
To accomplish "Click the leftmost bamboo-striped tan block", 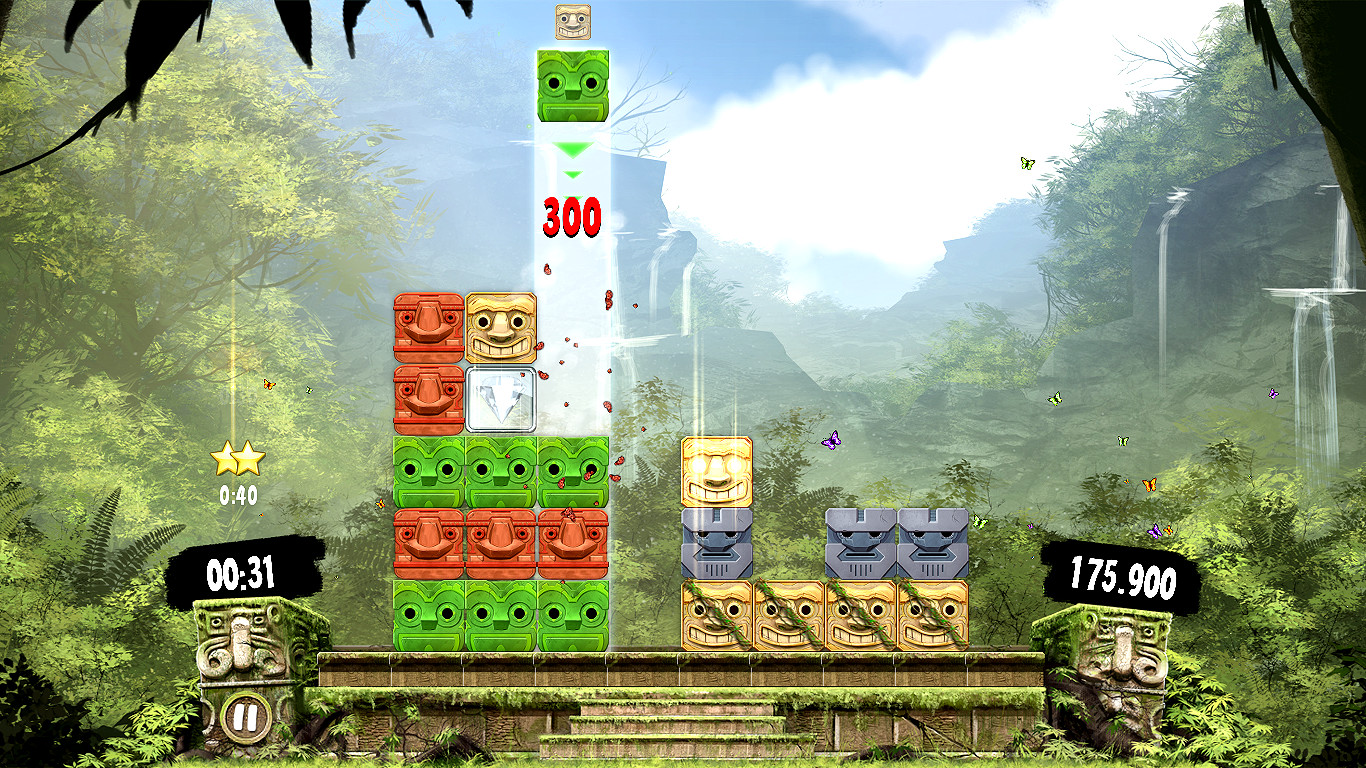I will coord(714,613).
